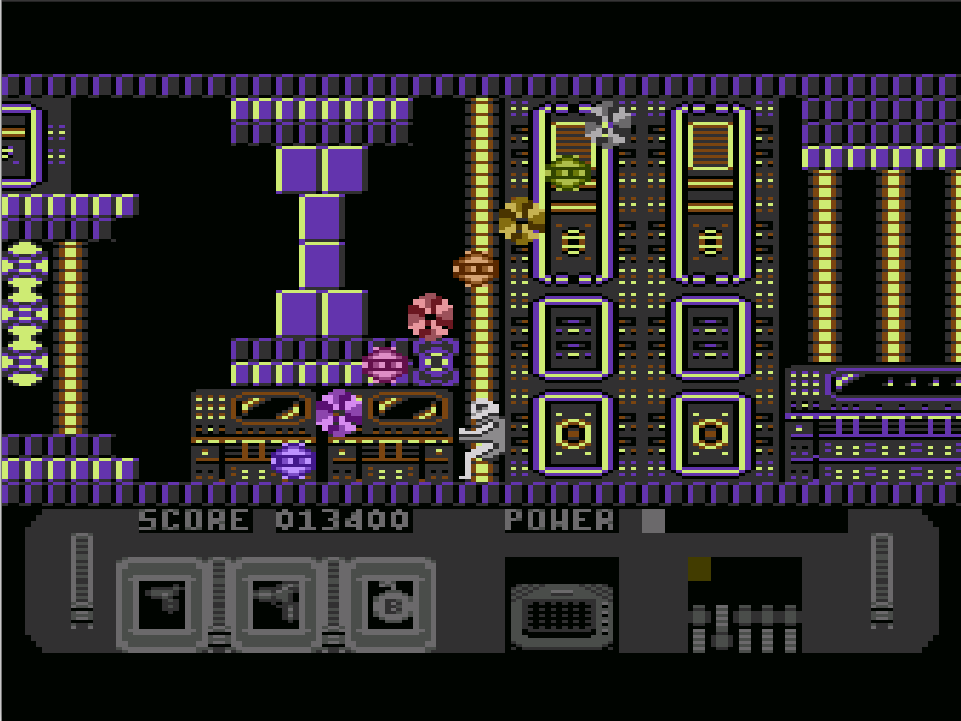Choose the bomb weapon slot
961x721 pixels.
(391, 603)
